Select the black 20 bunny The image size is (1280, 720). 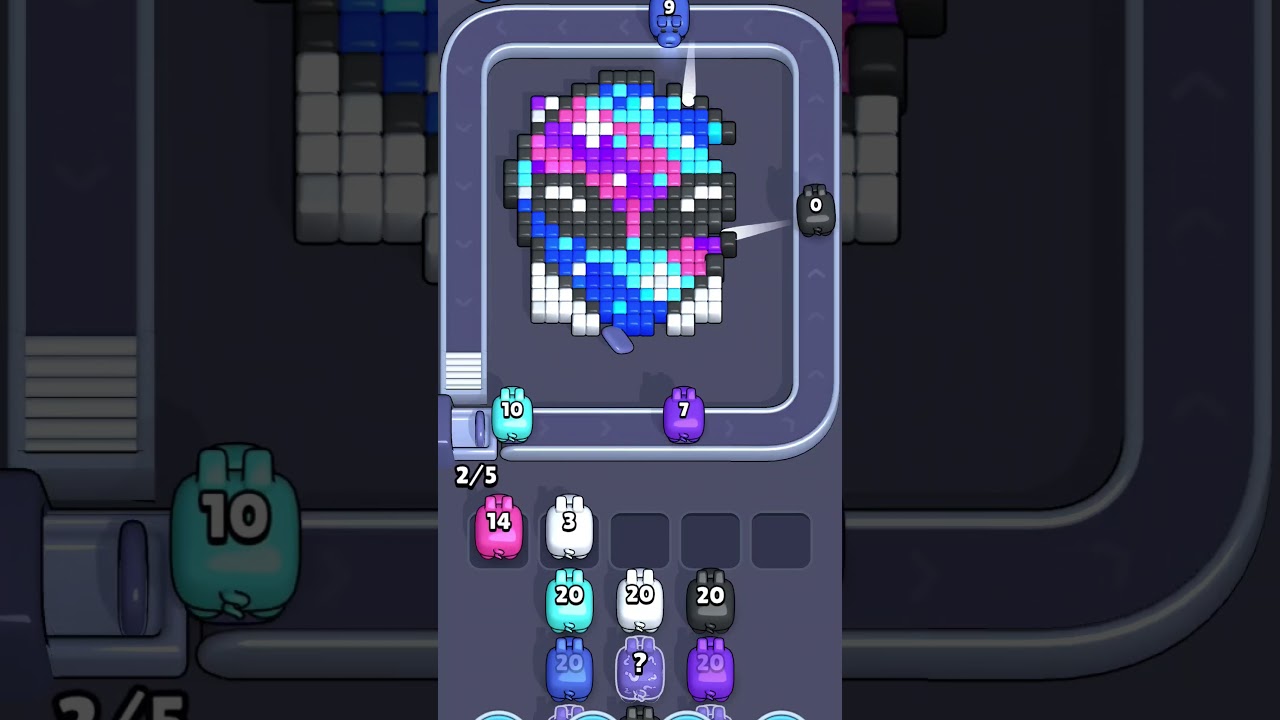pyautogui.click(x=711, y=597)
